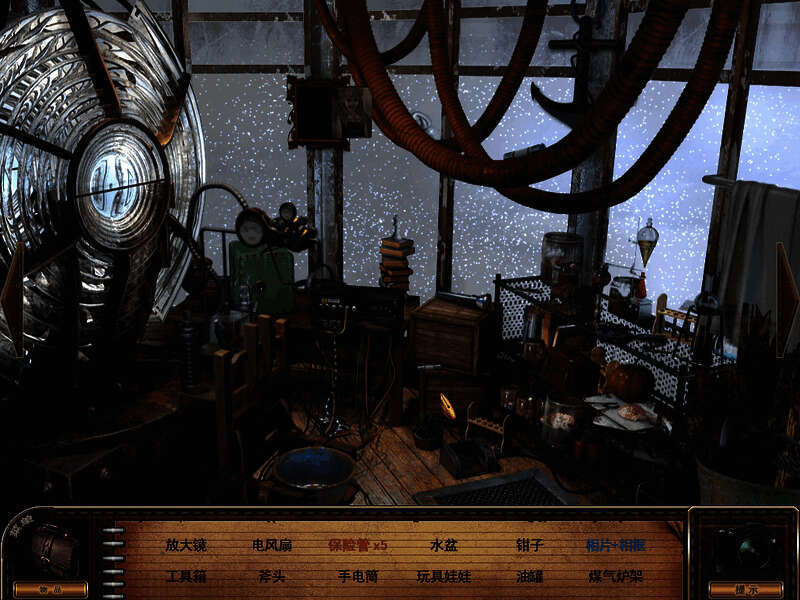
Task: Select 放大镜 in the item list
Action: [x=185, y=546]
